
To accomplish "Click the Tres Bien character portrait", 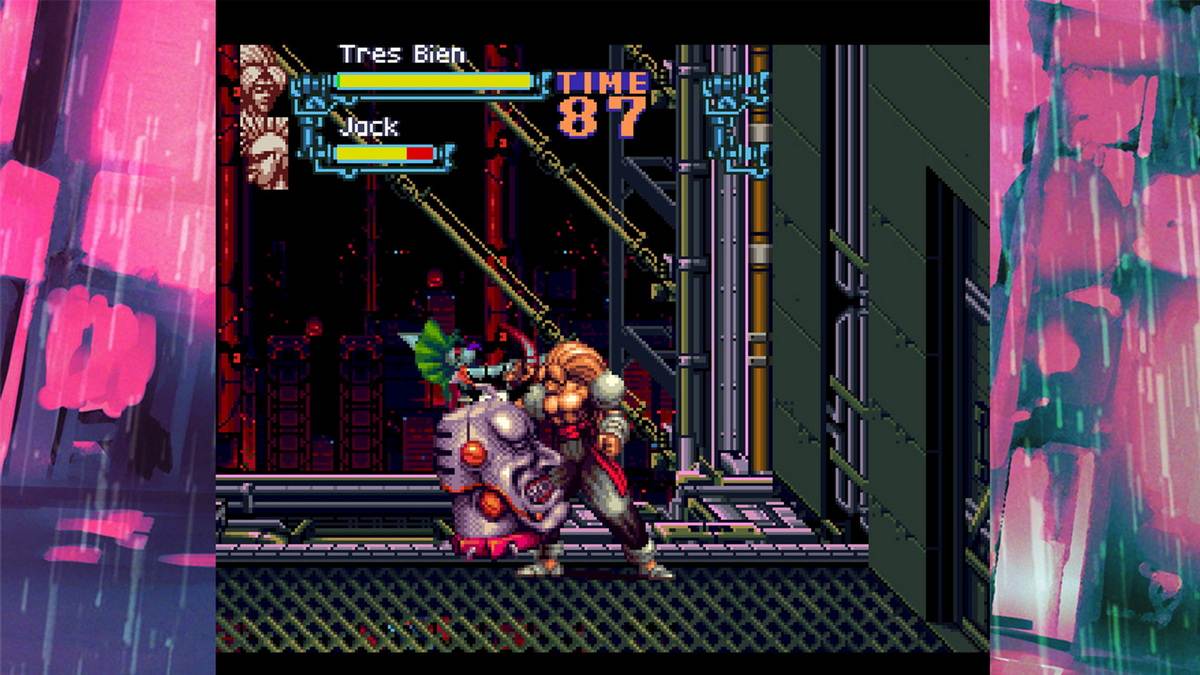I will tap(264, 79).
